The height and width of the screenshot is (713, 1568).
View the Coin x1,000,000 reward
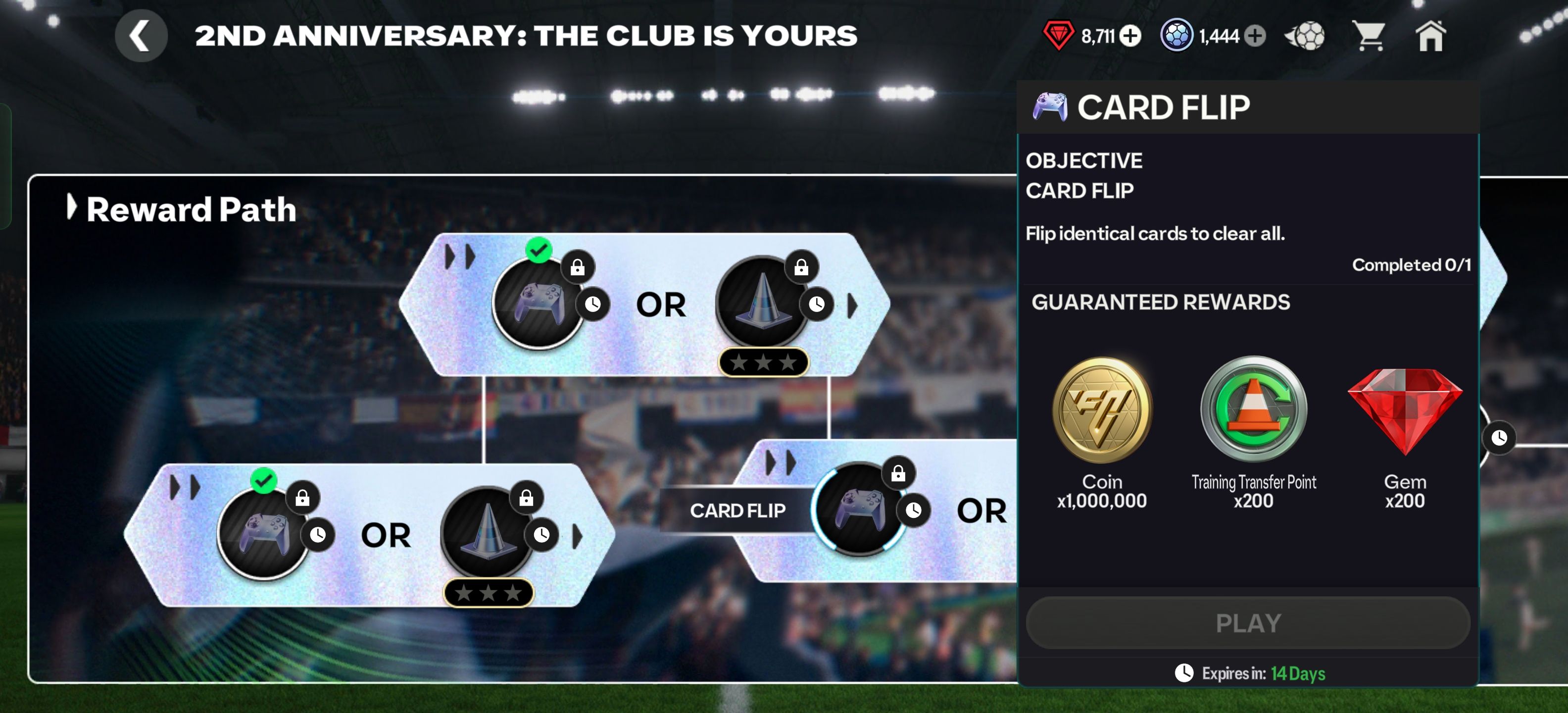tap(1102, 410)
